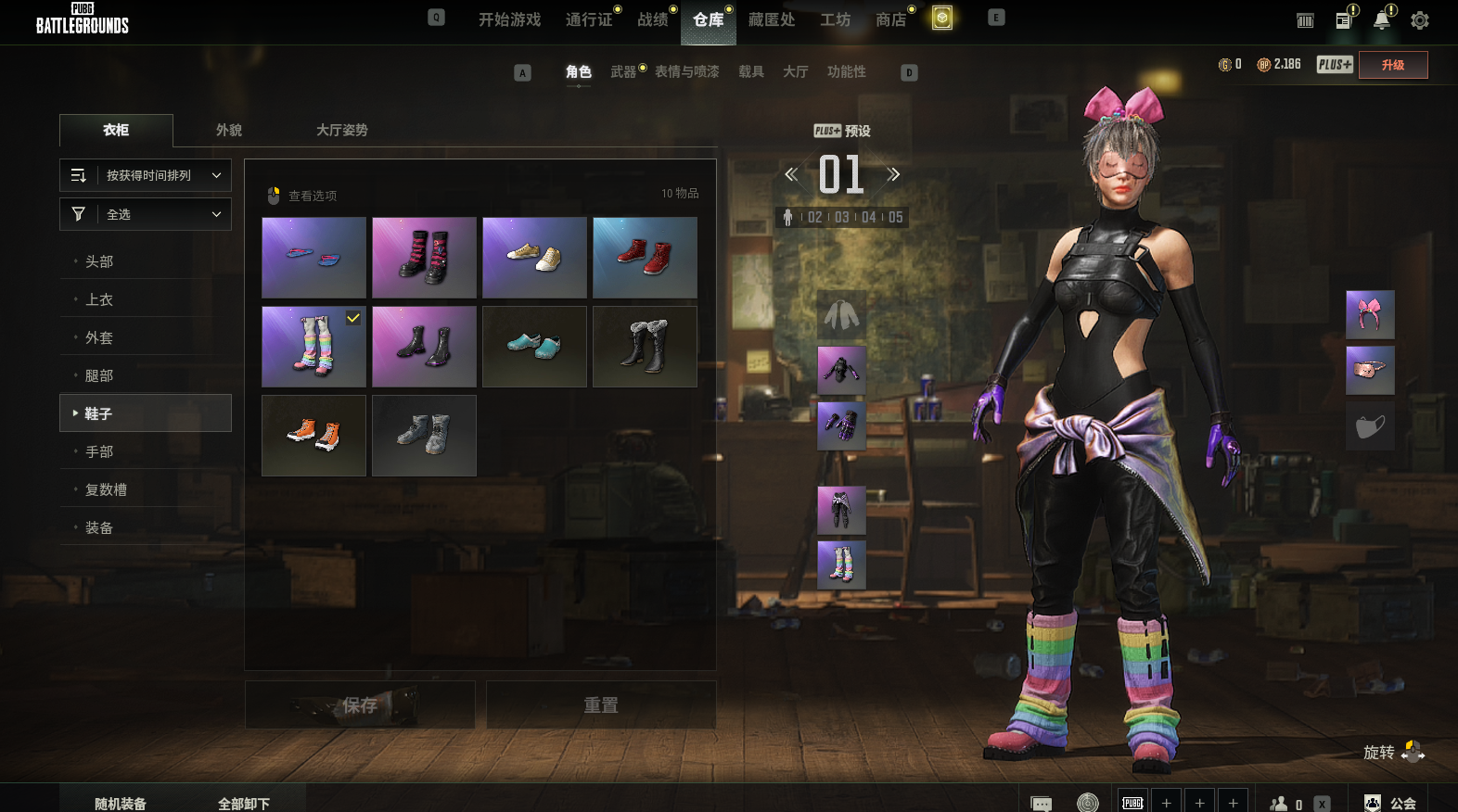Go to the next preset arrow
Screen dimensions: 1458x812
tap(893, 174)
